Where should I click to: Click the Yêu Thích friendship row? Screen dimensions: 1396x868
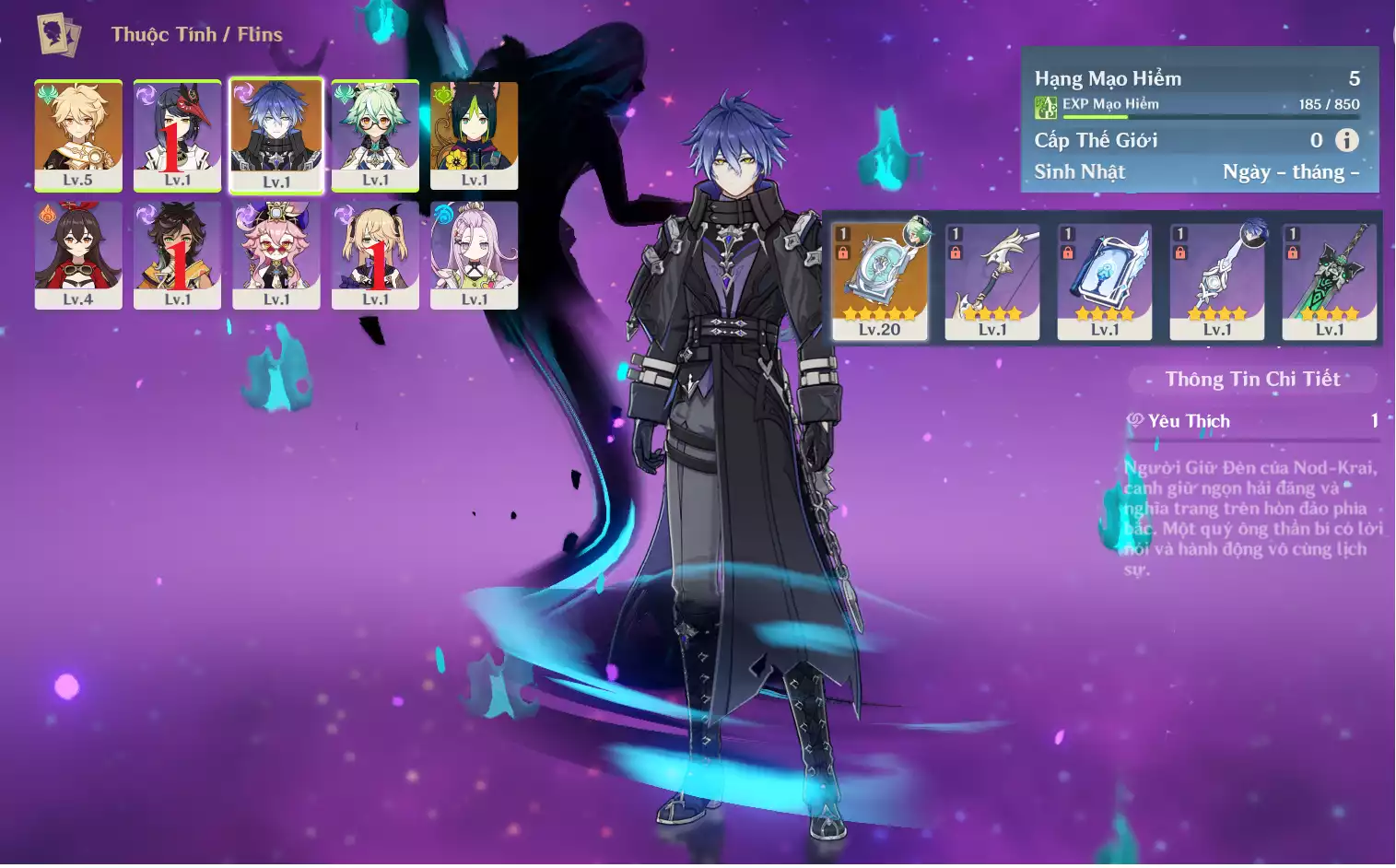tap(1252, 421)
